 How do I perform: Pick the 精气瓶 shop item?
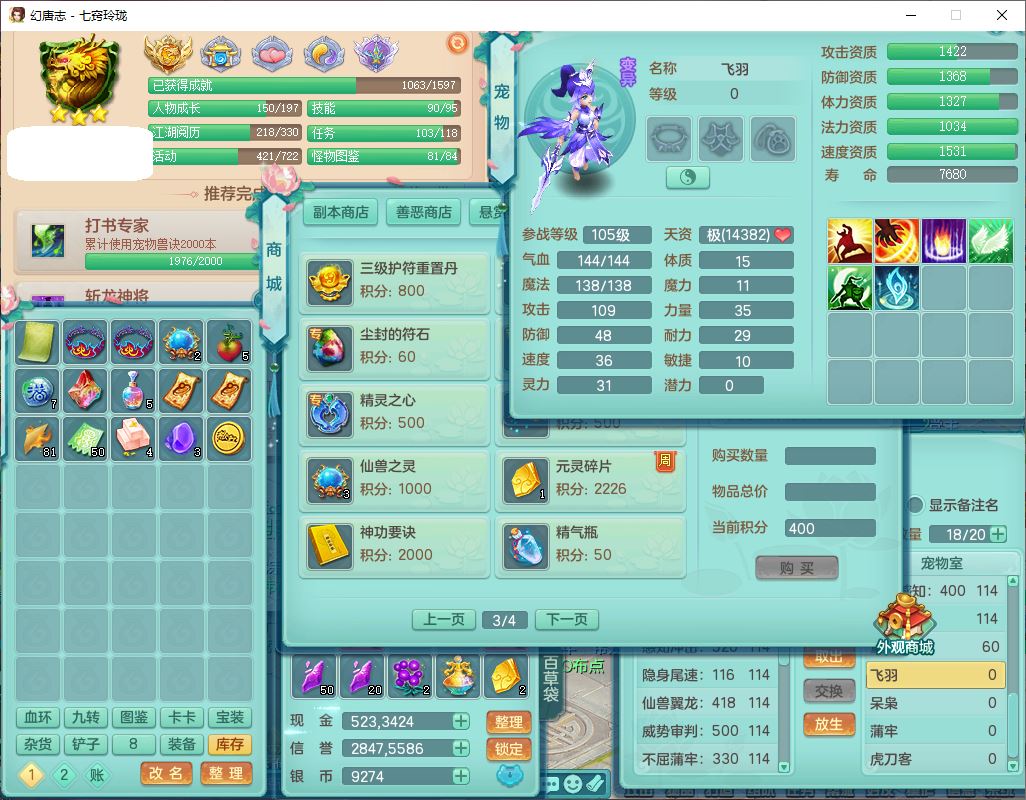point(591,546)
